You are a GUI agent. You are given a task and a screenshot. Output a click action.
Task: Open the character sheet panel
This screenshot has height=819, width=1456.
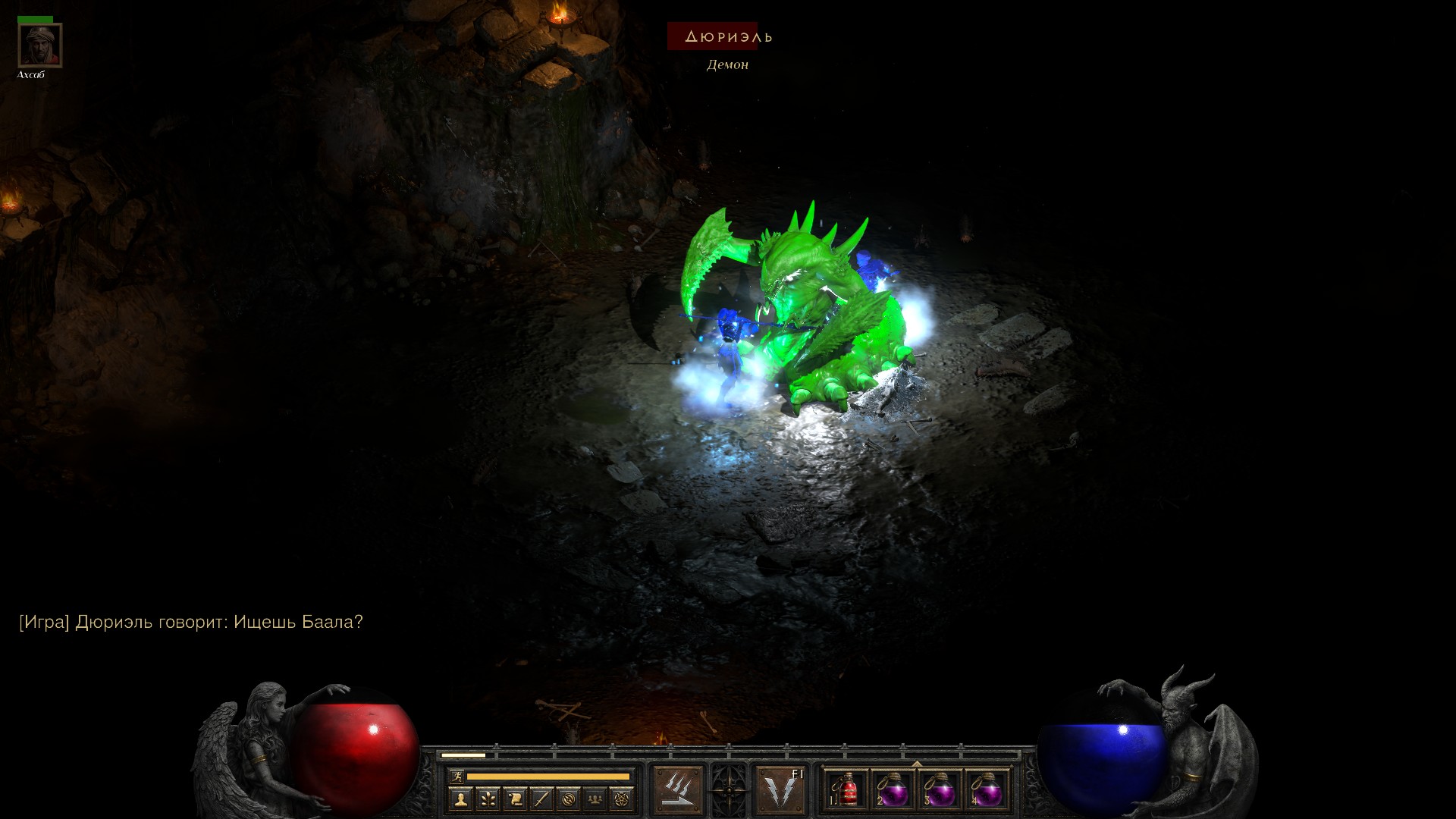[x=460, y=799]
